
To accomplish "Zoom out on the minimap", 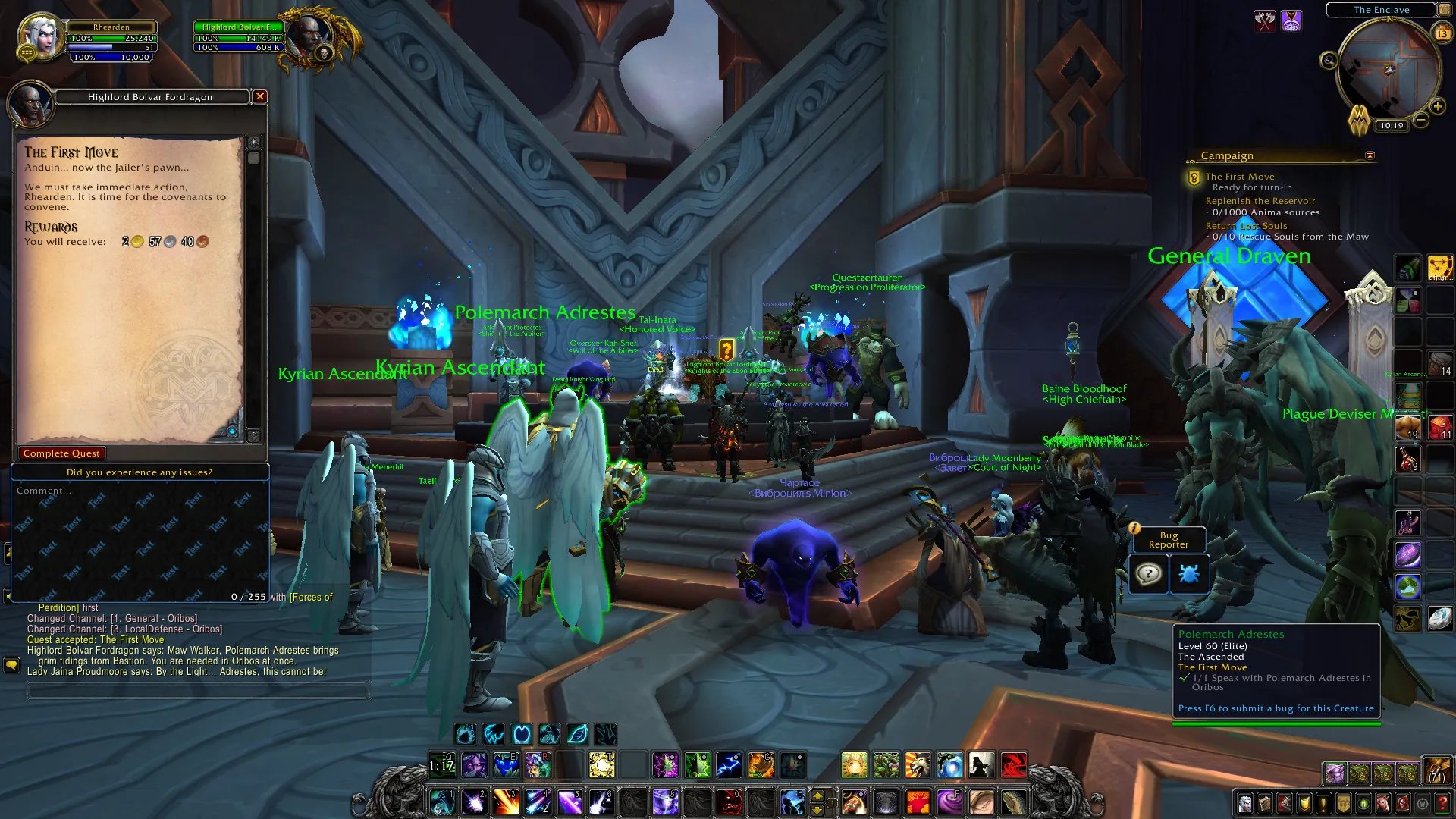I will click(1421, 120).
